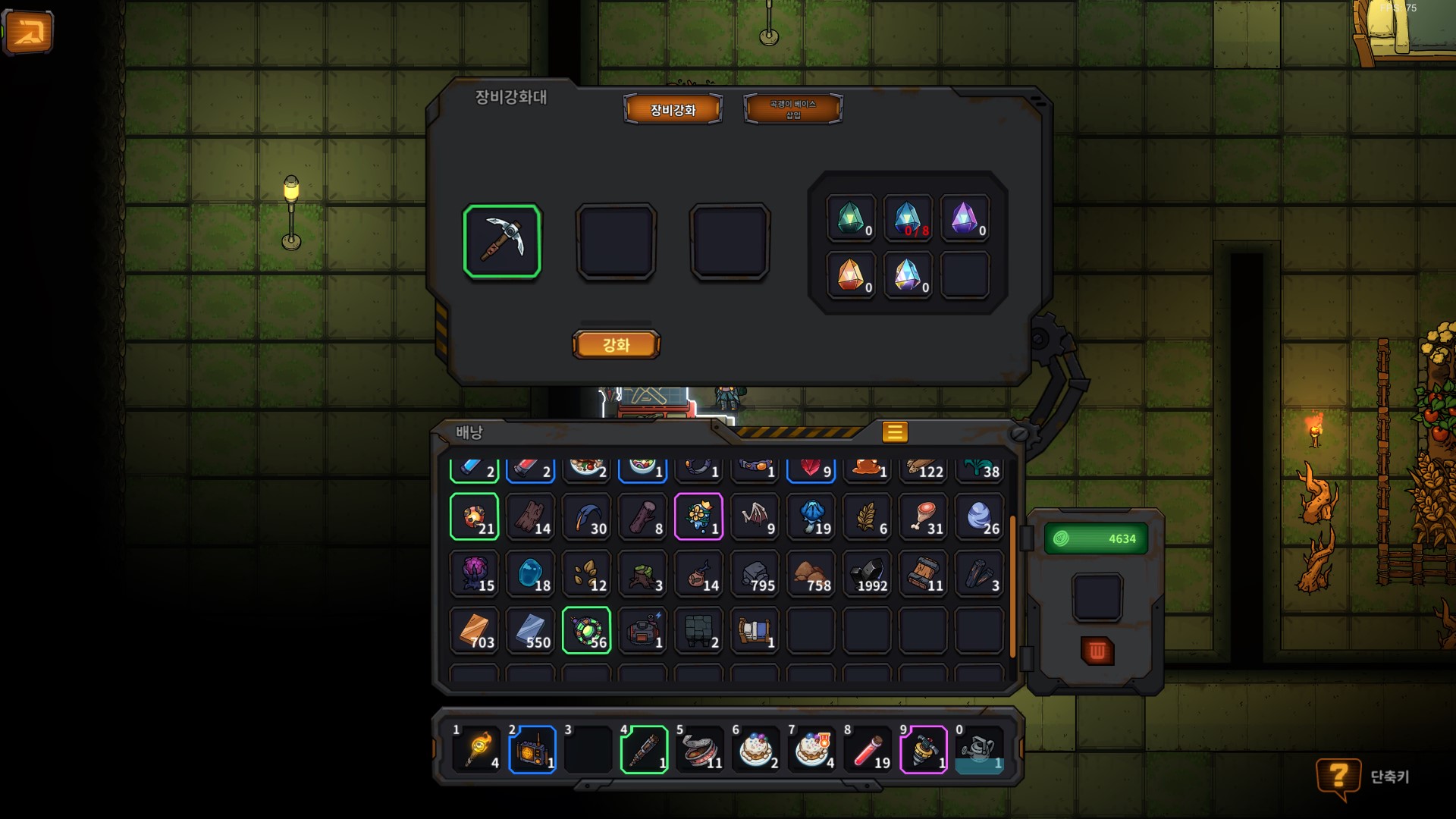Pick the green-bordered item stack of 56
The width and height of the screenshot is (1456, 819).
(x=587, y=631)
